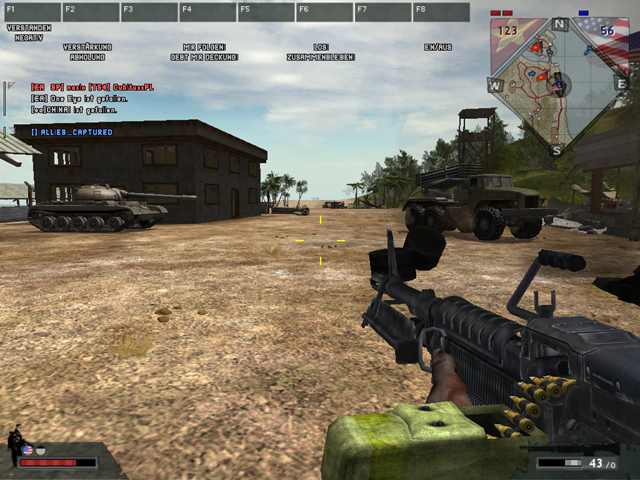Request reinforcements with VERSTÄRKUNG
Viewport: 640px width, 480px height.
(87, 47)
